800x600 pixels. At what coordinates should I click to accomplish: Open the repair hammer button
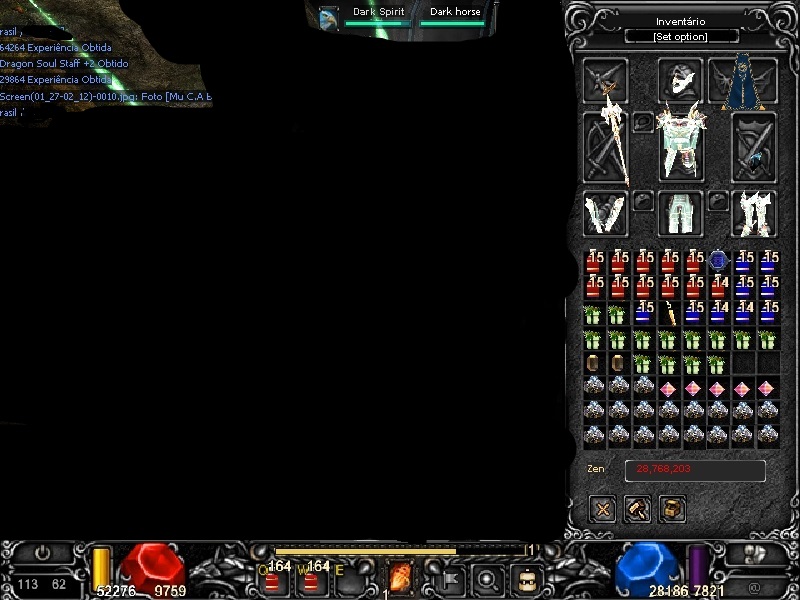click(638, 509)
